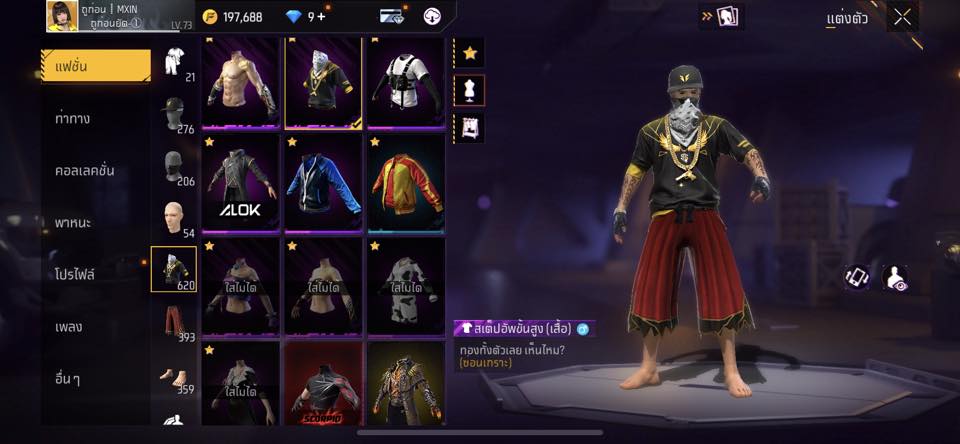
Task: Open the player profile avatar
Action: [x=63, y=16]
